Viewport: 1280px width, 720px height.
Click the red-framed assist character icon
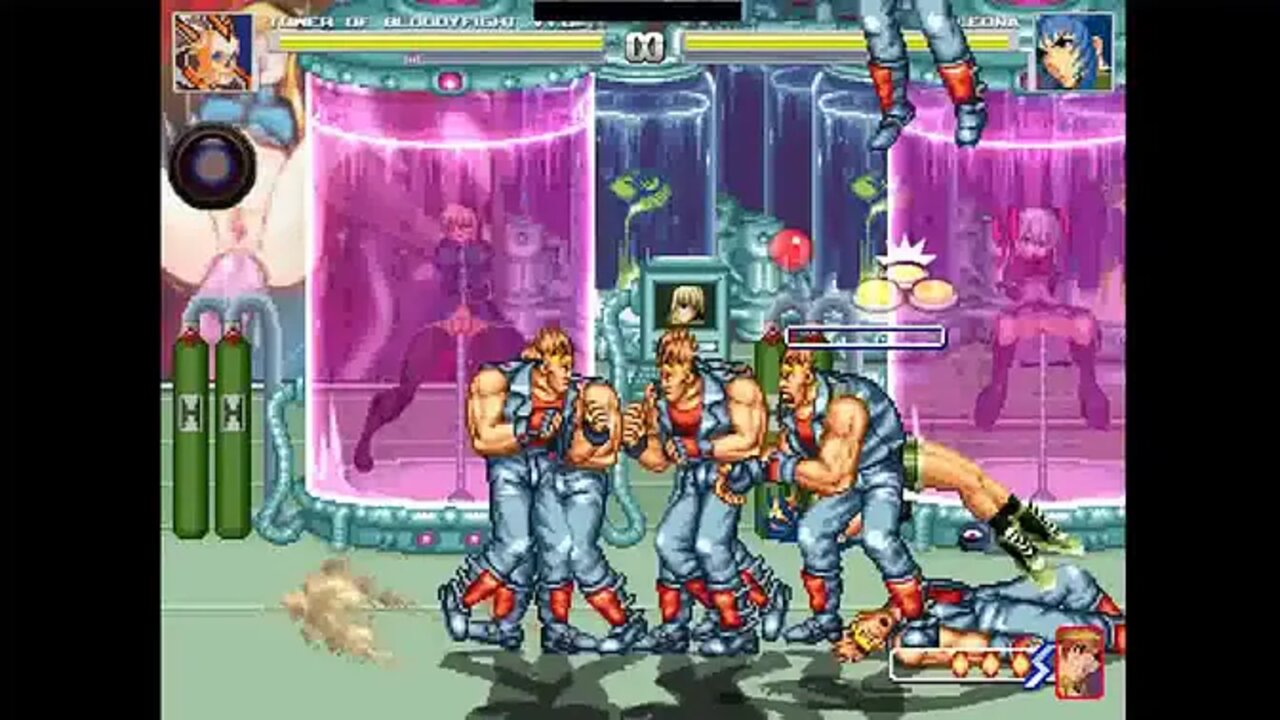point(1080,662)
